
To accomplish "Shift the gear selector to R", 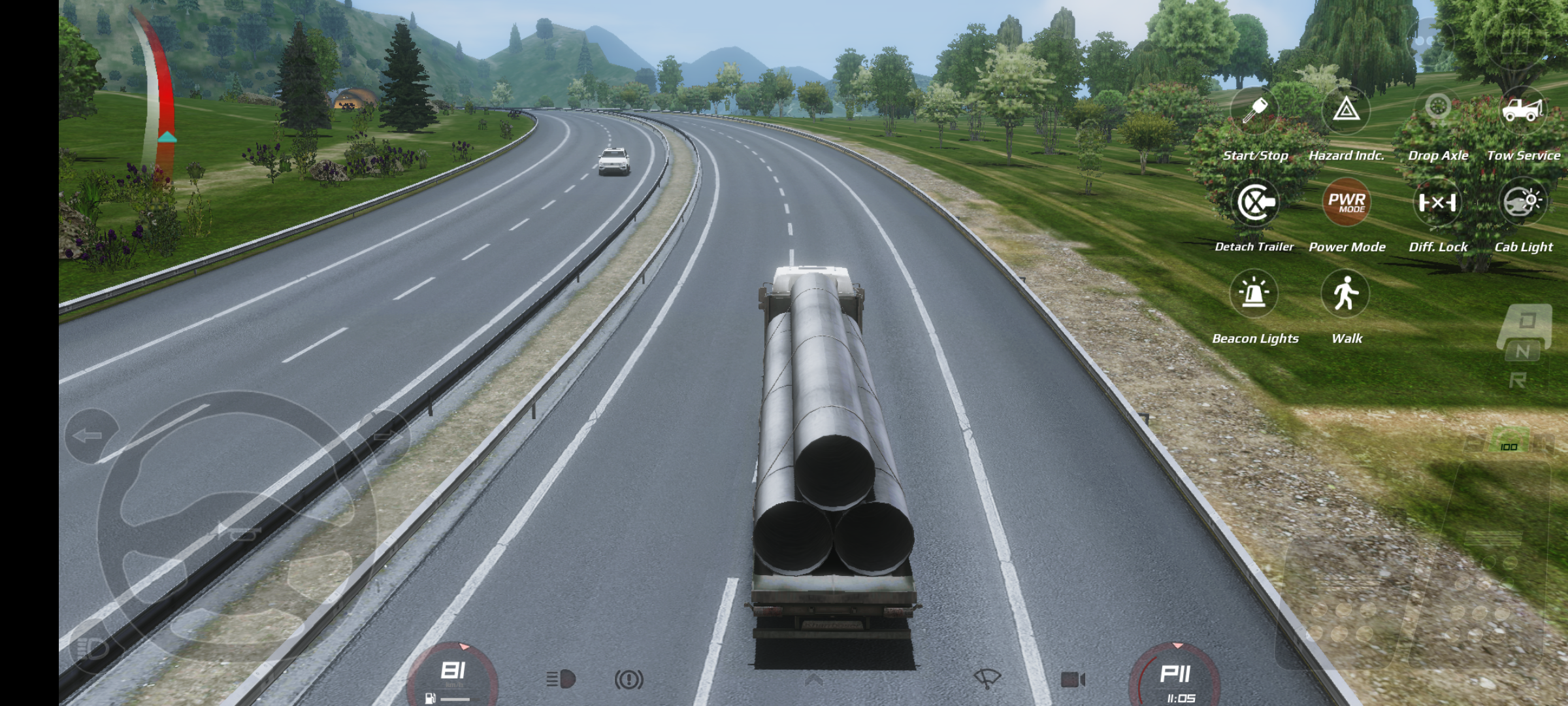I will click(x=1518, y=380).
